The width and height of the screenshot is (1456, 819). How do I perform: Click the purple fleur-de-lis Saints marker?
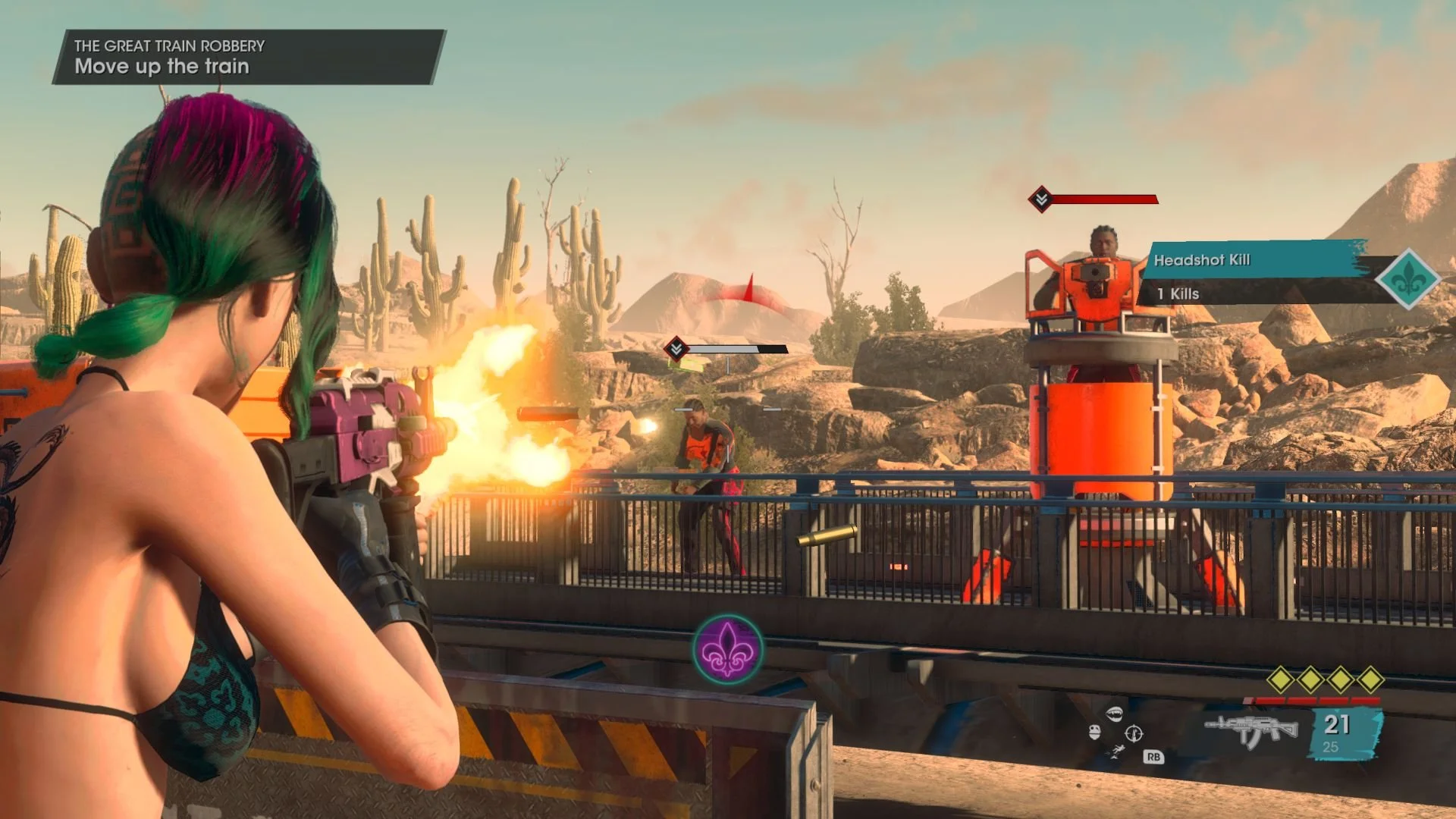727,649
